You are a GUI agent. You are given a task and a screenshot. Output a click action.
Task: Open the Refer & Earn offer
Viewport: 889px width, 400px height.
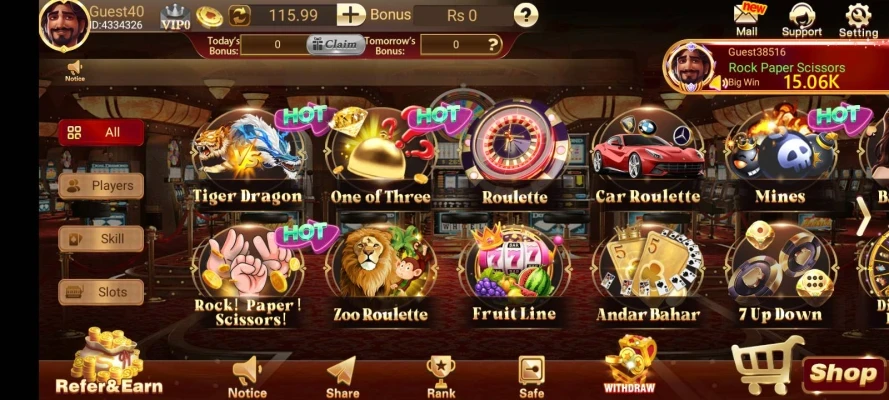tap(108, 366)
